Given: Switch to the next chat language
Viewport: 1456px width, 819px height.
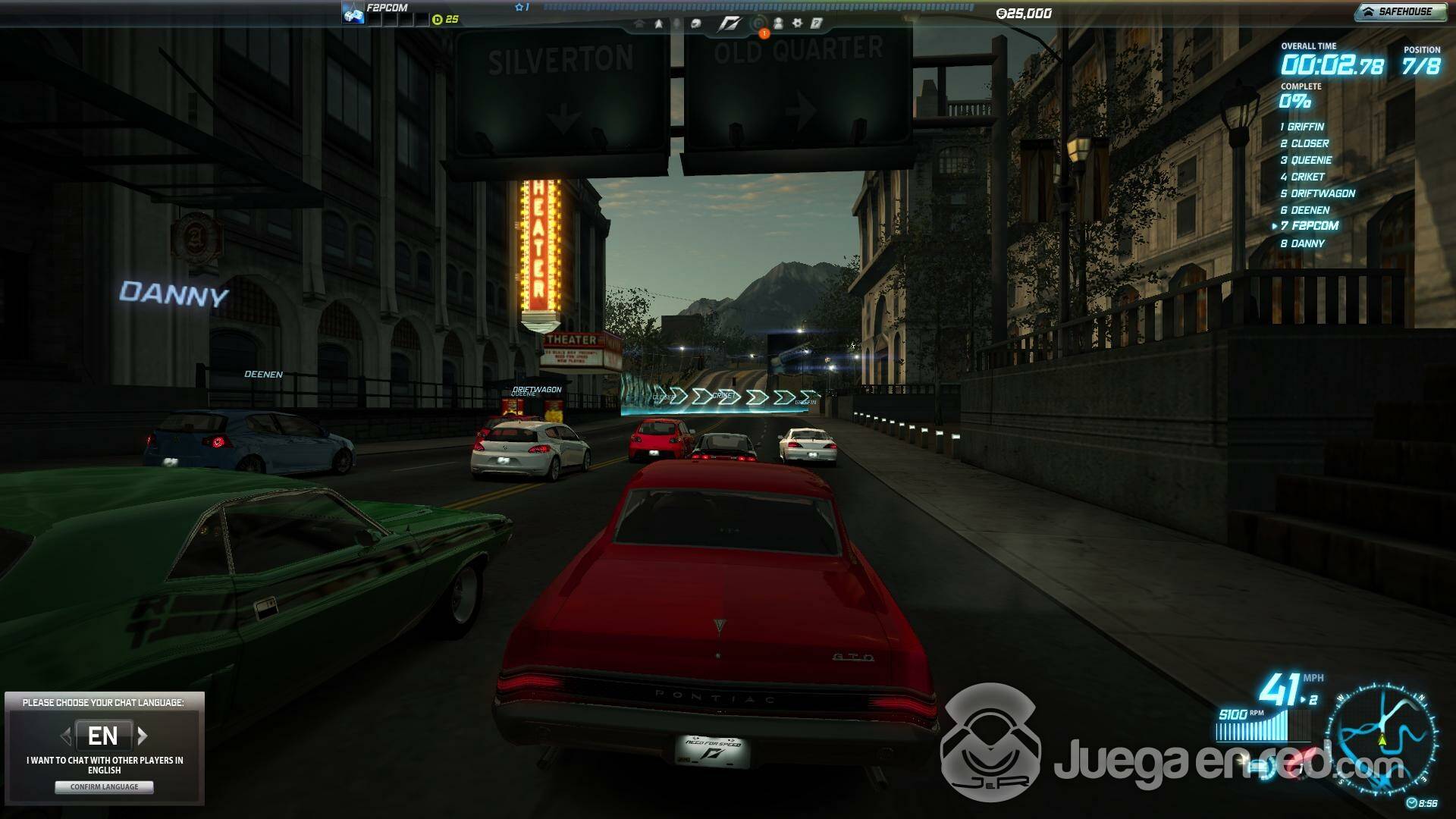Looking at the screenshot, I should coord(143,735).
